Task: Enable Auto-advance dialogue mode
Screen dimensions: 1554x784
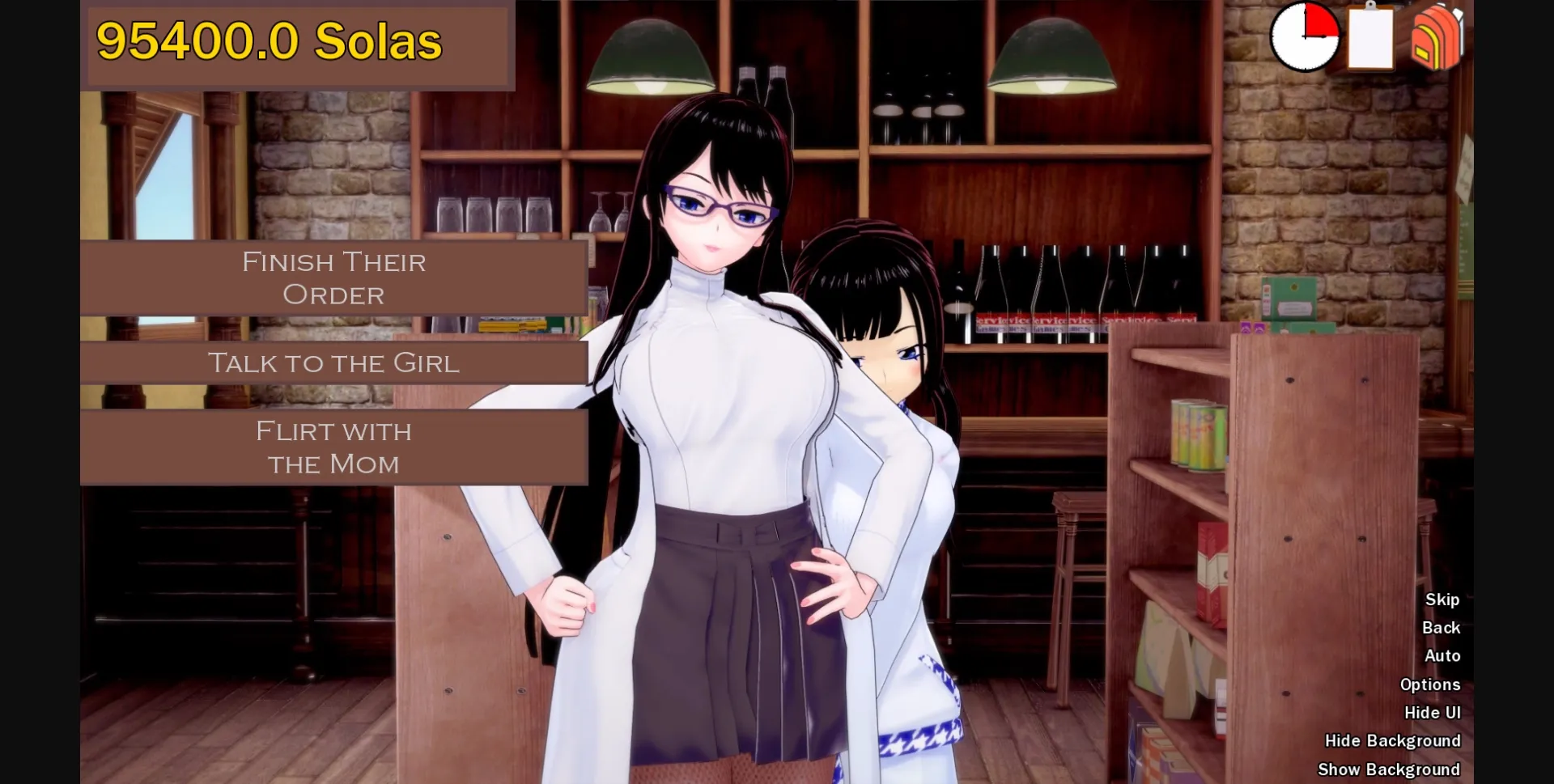Action: pyautogui.click(x=1444, y=655)
